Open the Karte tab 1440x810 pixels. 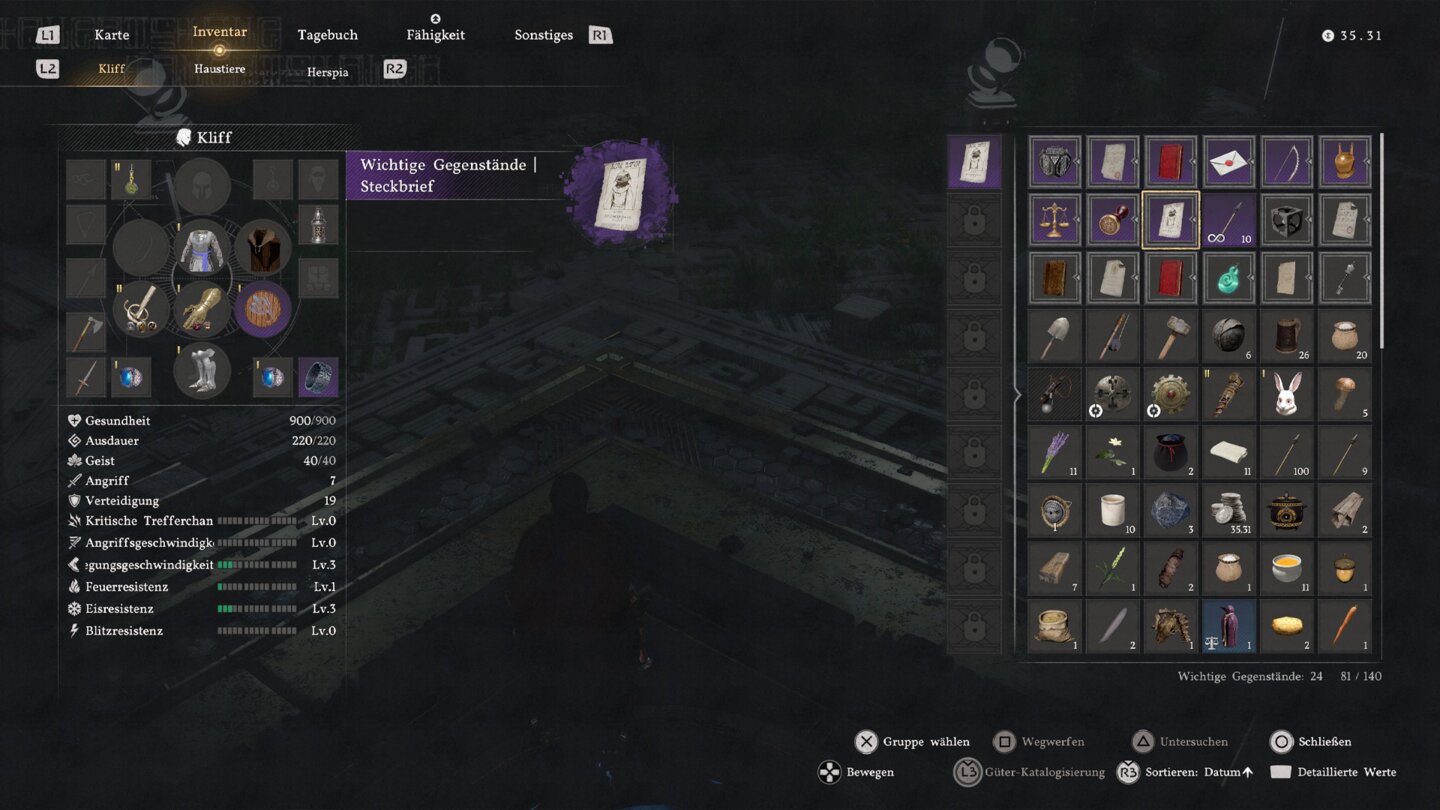[111, 35]
